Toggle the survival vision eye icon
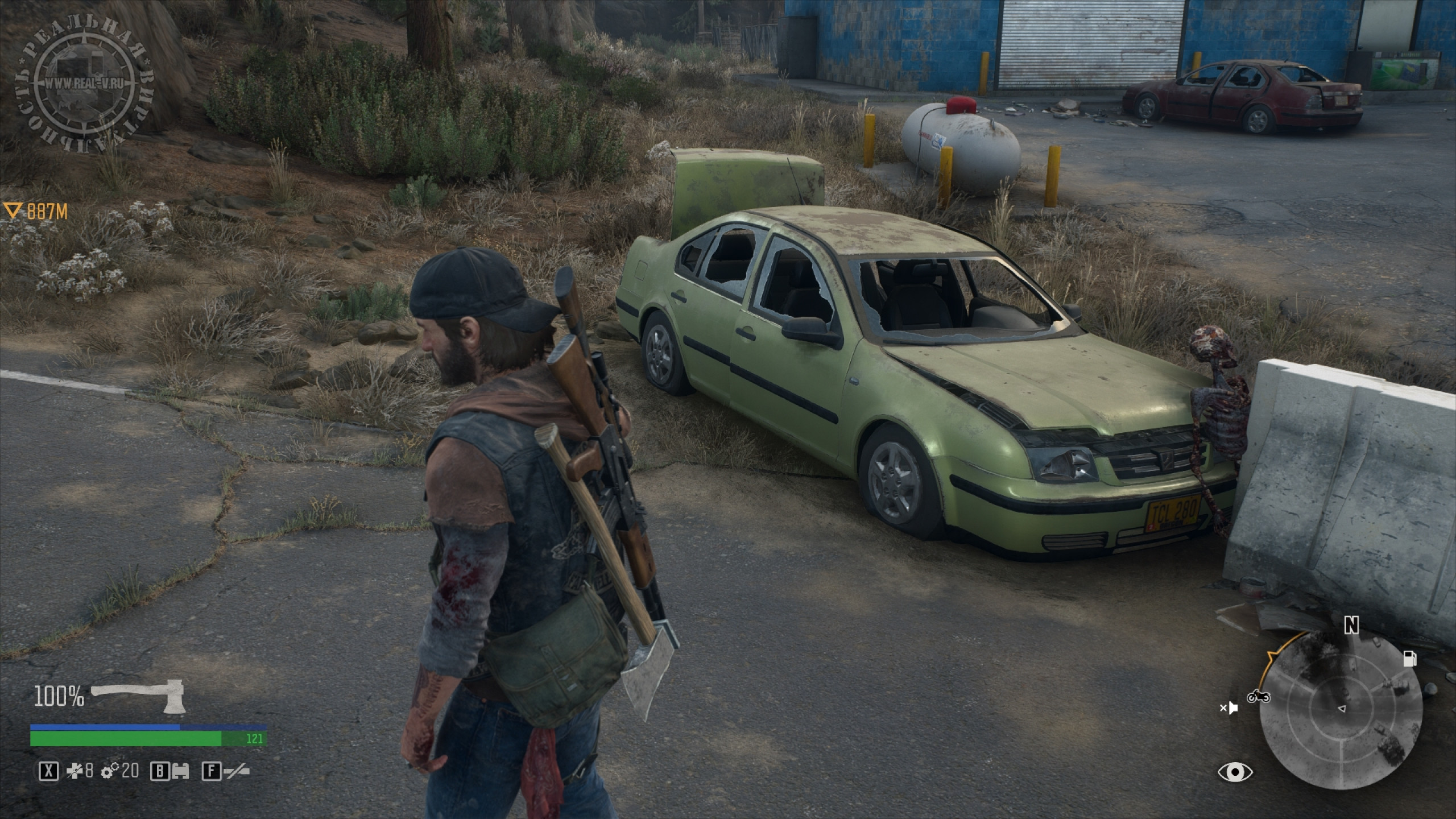This screenshot has width=1456, height=819. point(1235,772)
